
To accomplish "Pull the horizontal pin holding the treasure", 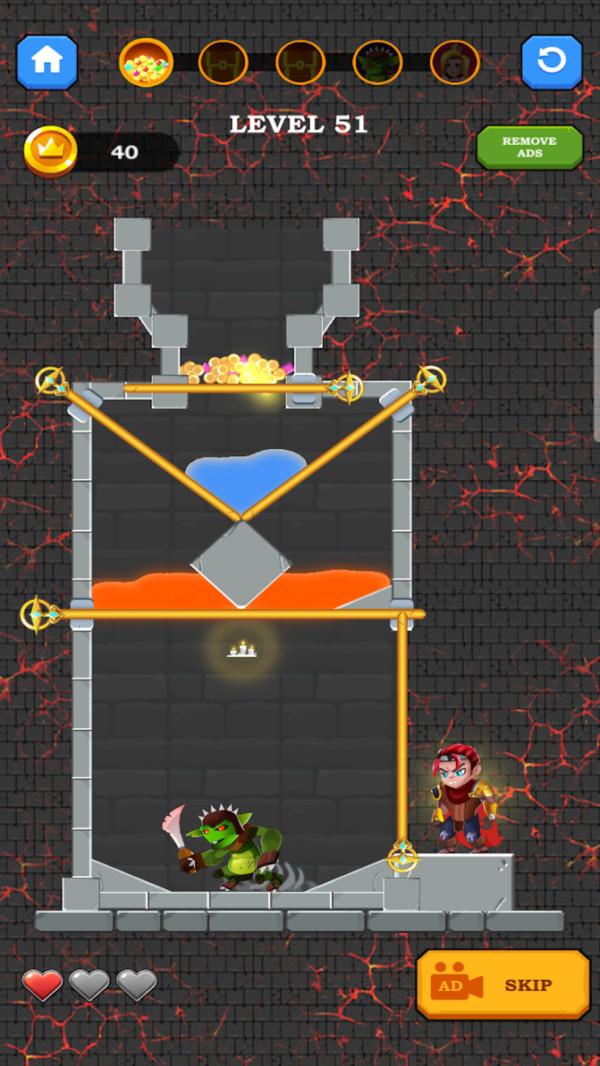I will (346, 387).
